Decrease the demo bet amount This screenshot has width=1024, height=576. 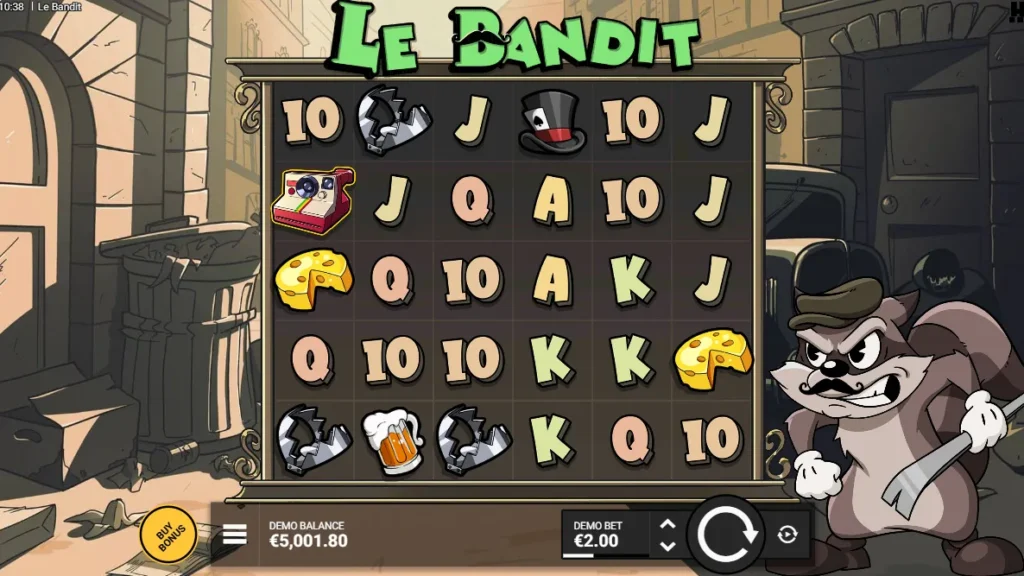(x=668, y=546)
